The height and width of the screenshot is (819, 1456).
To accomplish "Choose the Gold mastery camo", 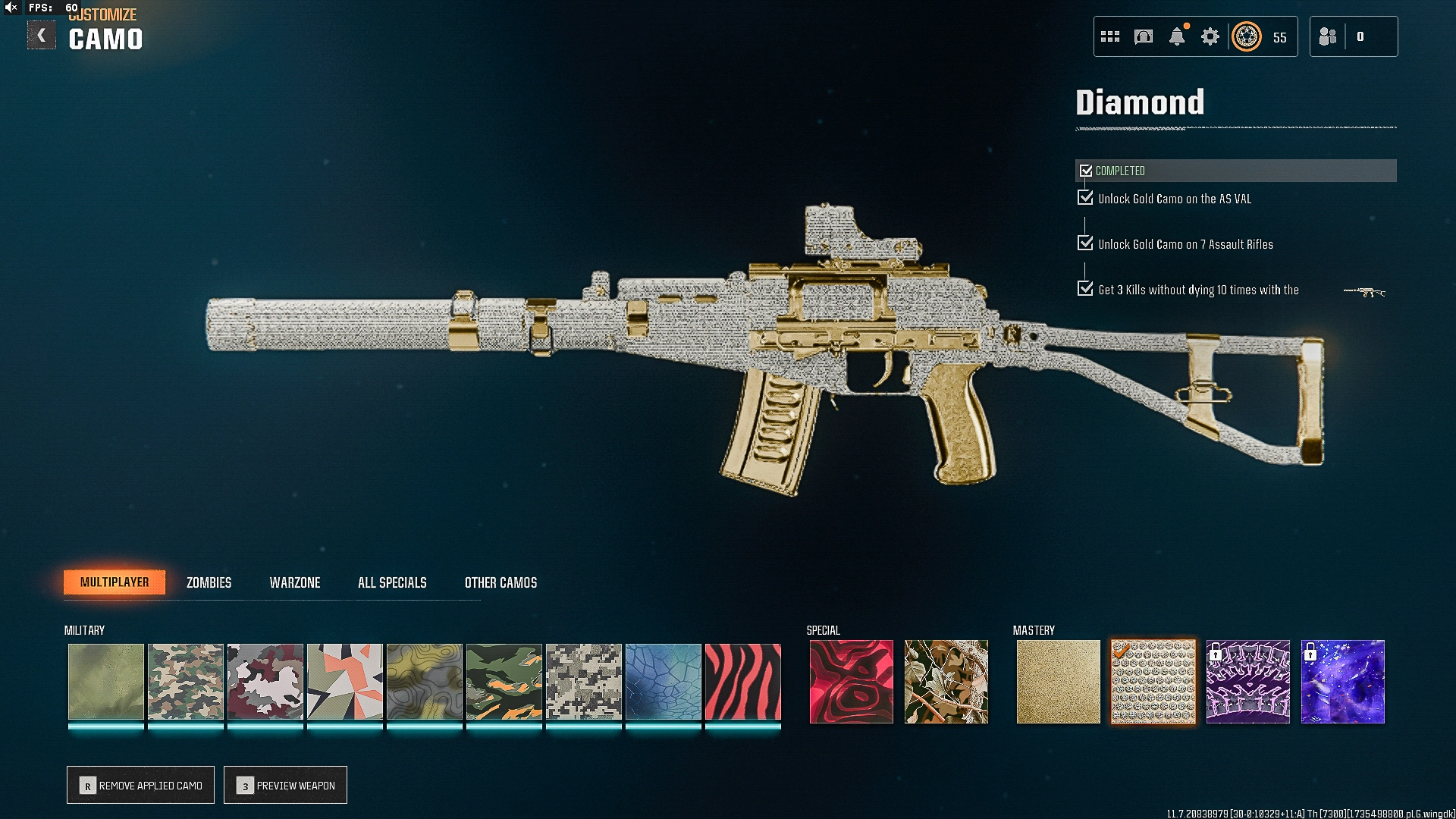I will (1058, 682).
